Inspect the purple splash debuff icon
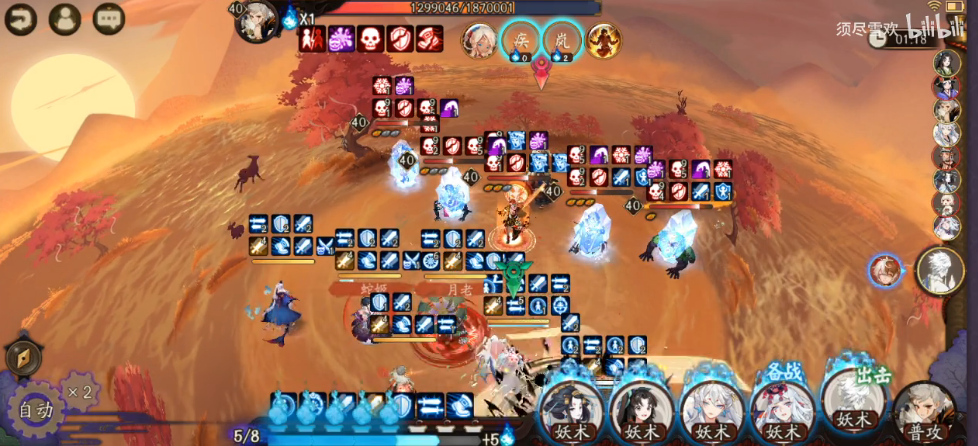This screenshot has height=446, width=978. click(x=342, y=40)
